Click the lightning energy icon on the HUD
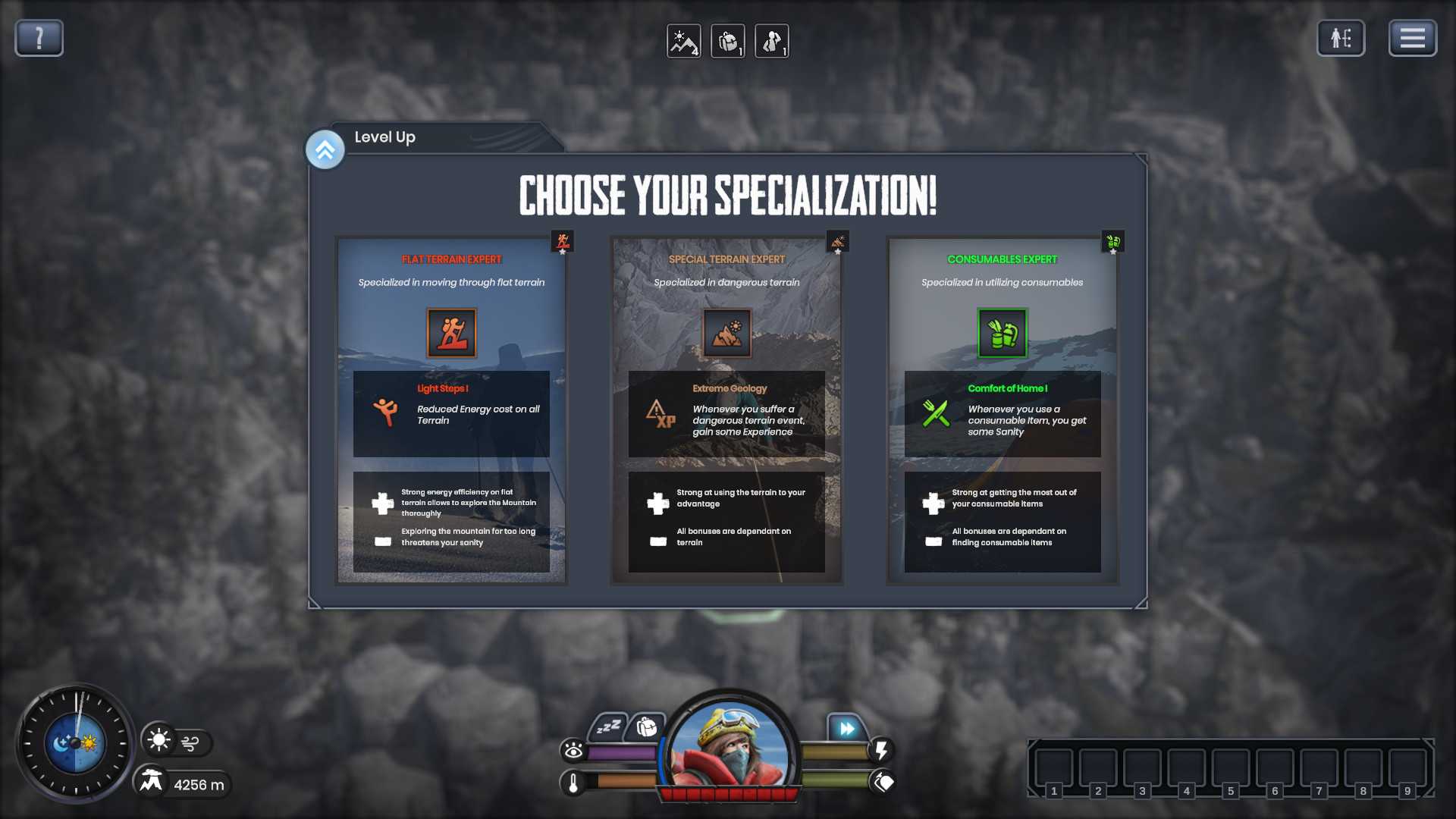 [880, 752]
